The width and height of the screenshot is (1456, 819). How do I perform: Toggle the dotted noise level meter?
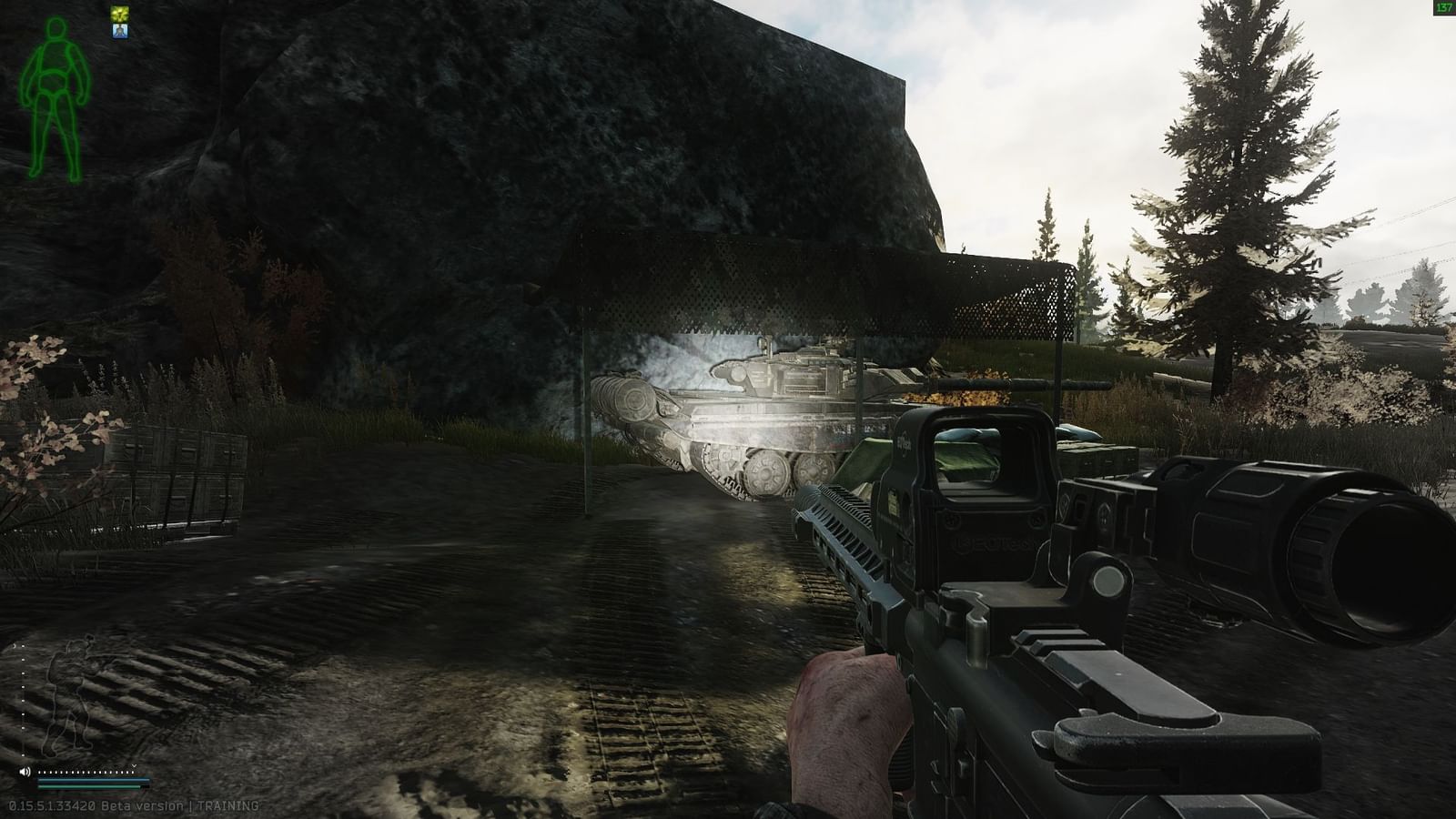point(86,773)
